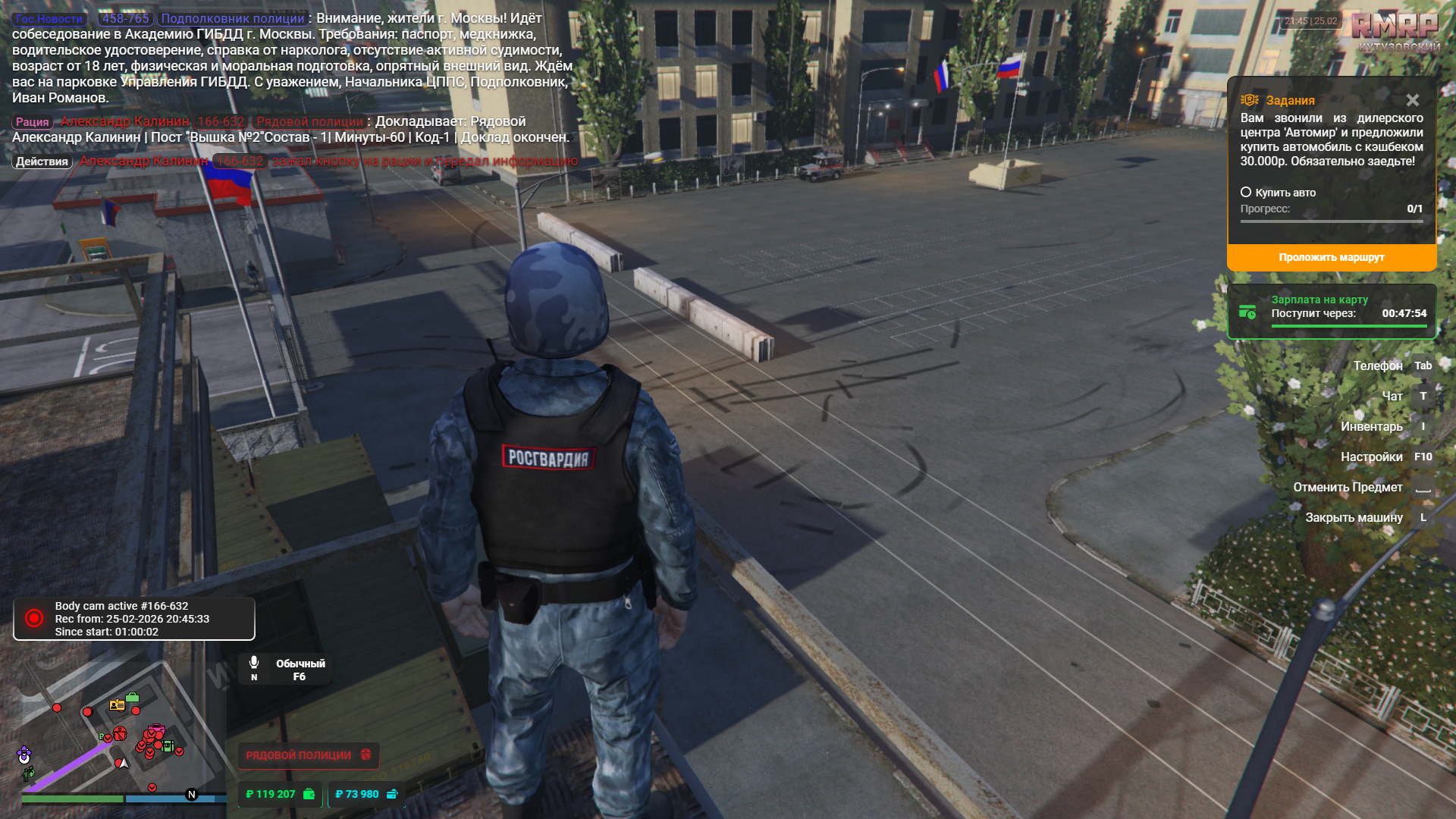Close the Задания quest panel
1456x819 pixels.
click(x=1412, y=100)
